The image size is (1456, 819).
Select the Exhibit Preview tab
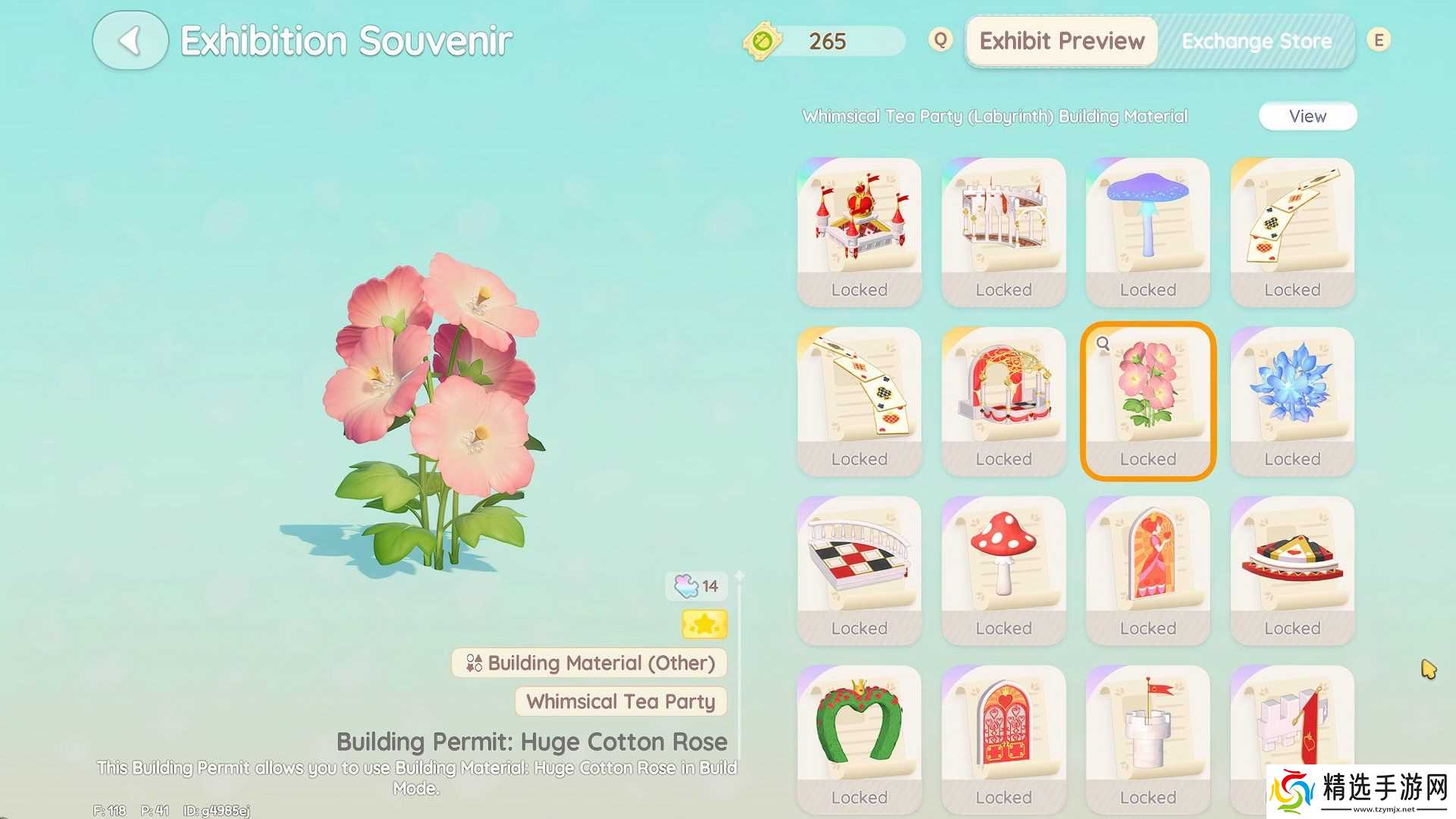(1062, 41)
